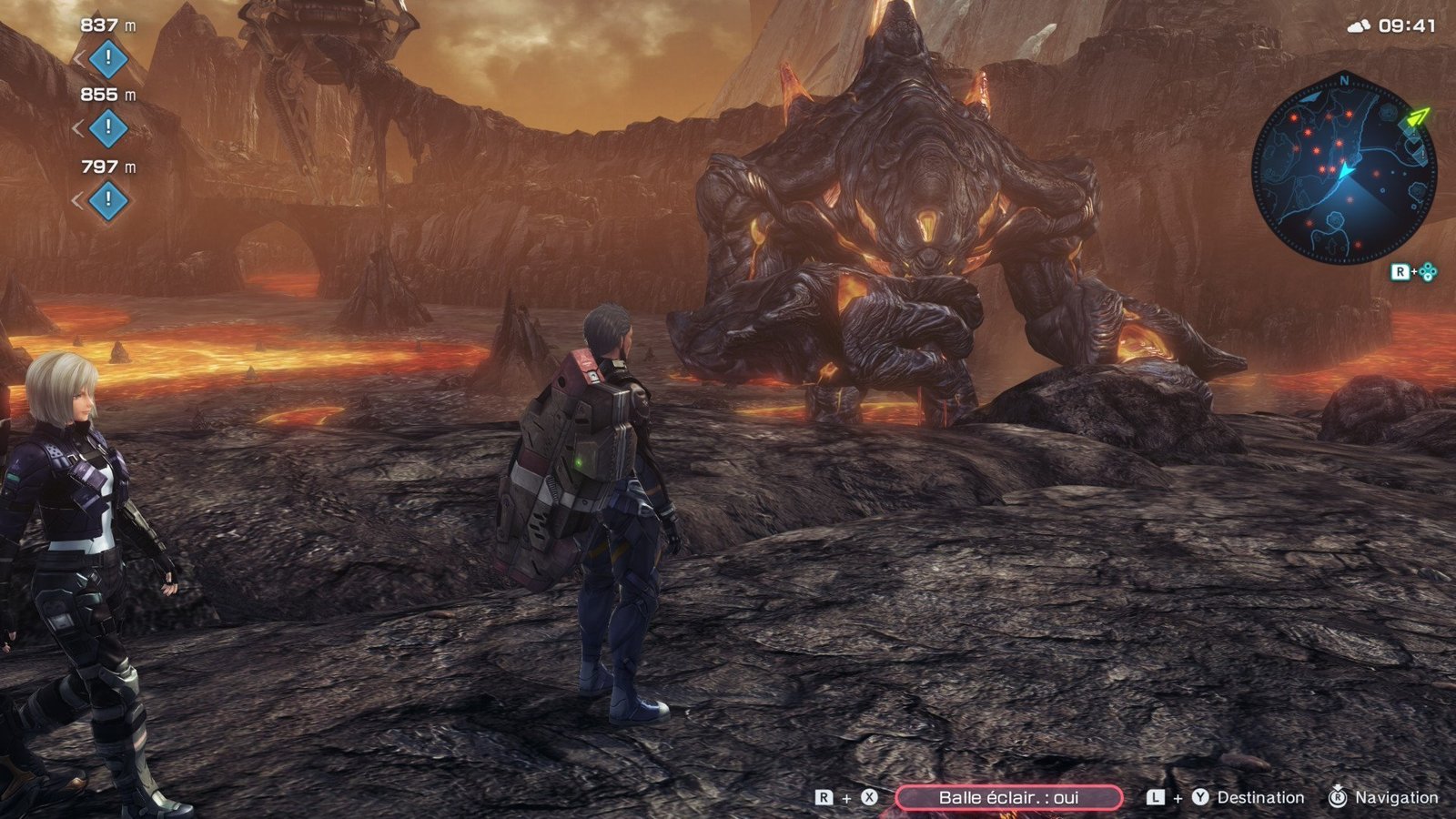
Task: Open the circular minimap
Action: (x=1343, y=169)
